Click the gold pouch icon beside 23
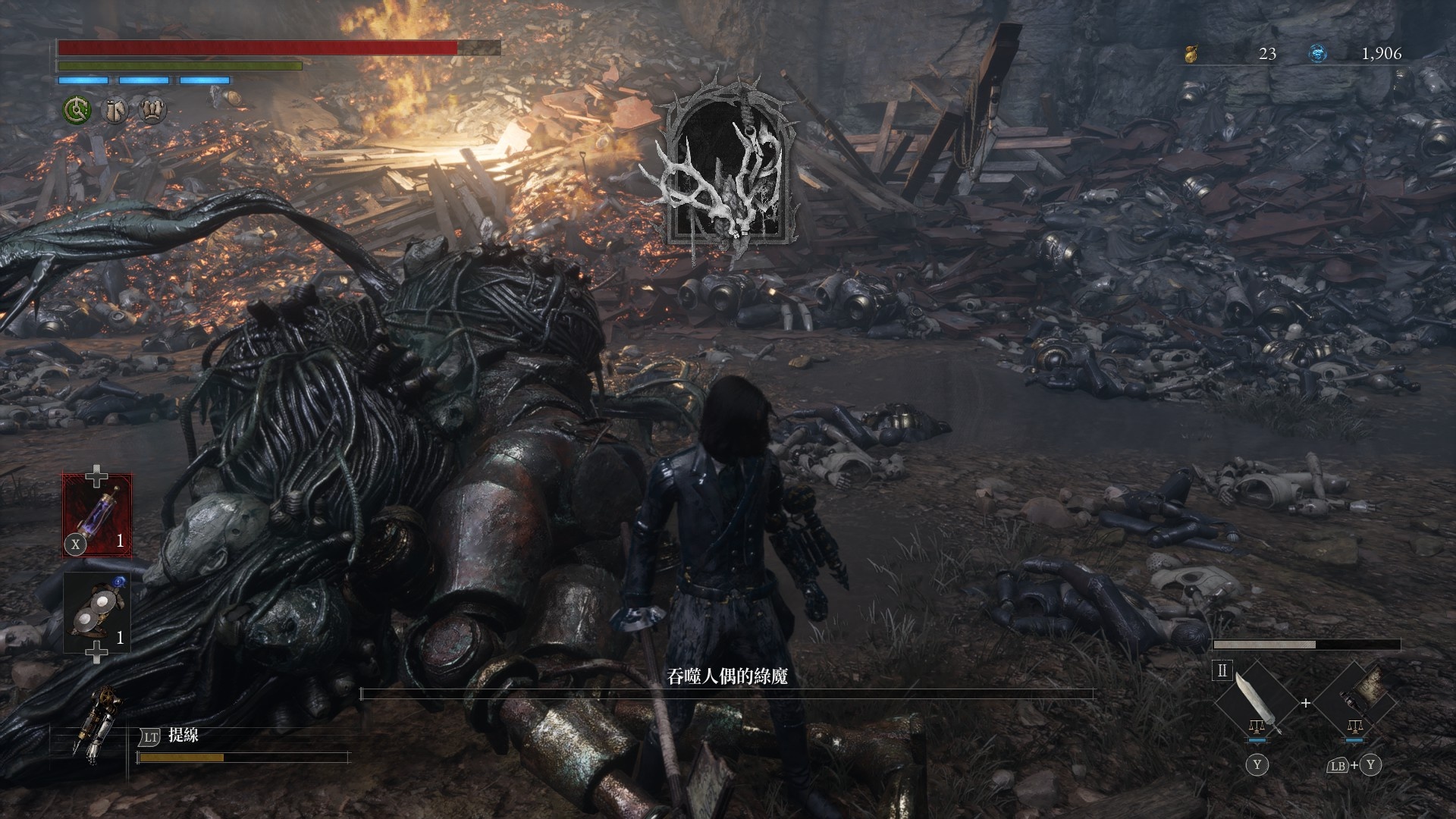1456x819 pixels. pos(1191,54)
